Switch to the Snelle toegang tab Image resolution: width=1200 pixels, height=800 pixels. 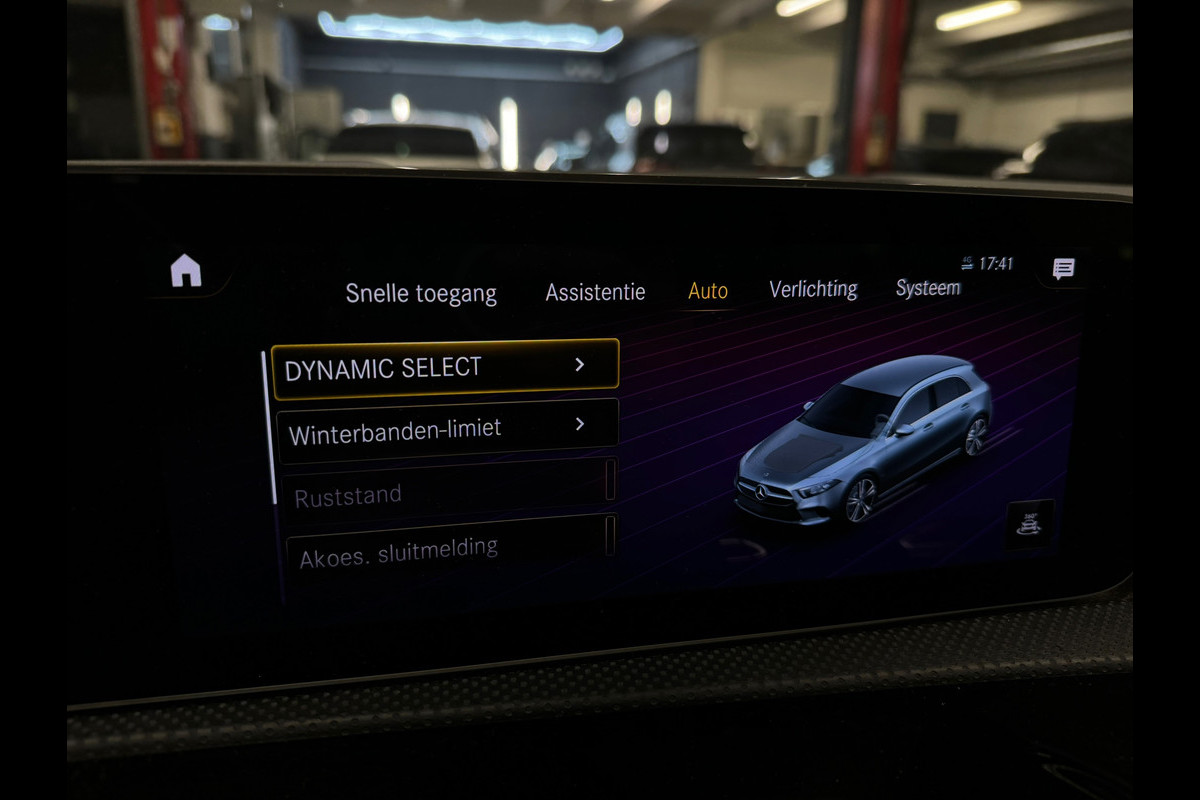coord(421,293)
